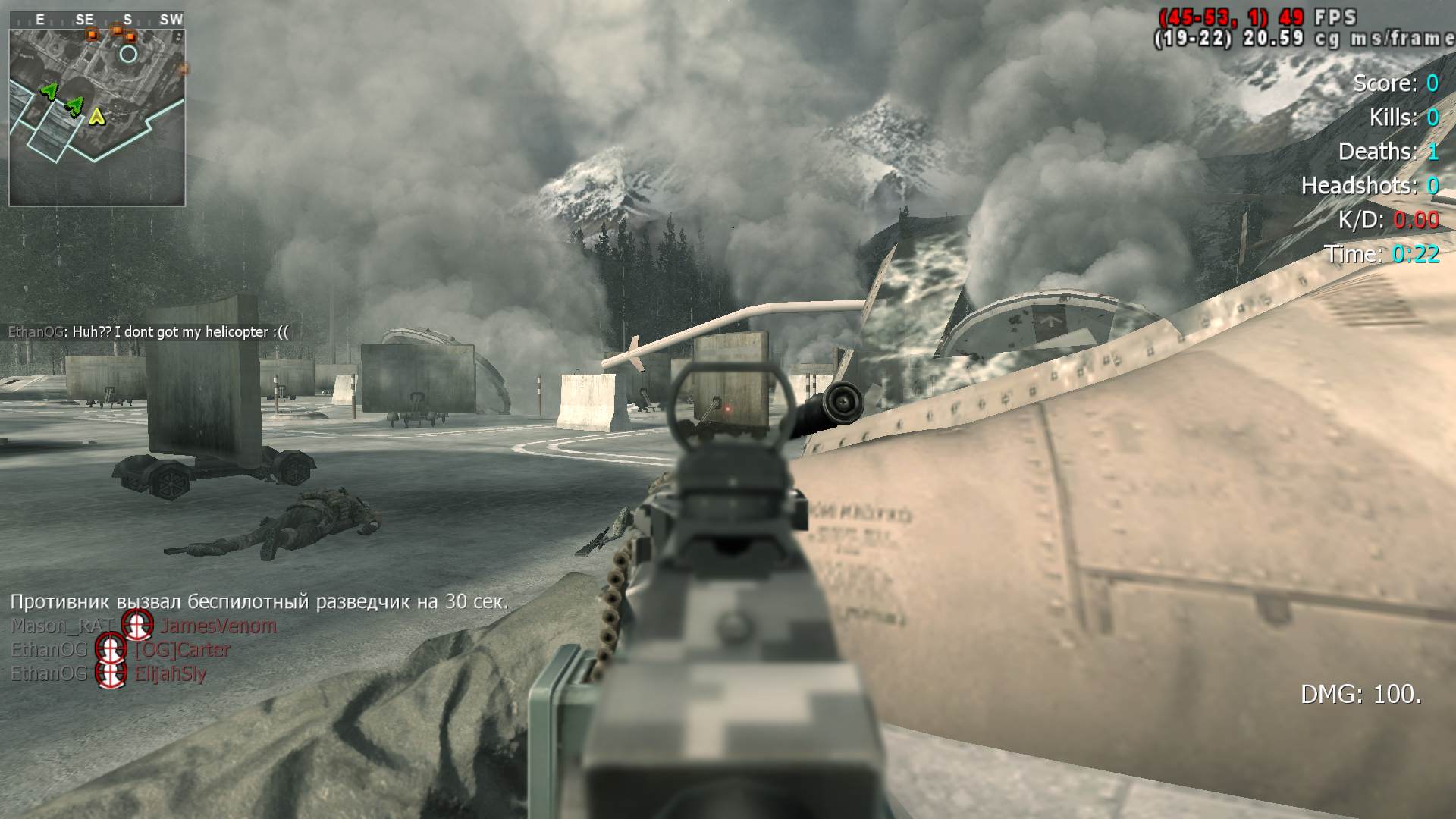Image resolution: width=1456 pixels, height=819 pixels.
Task: Select [OG]Carter in the kill feed
Action: pyautogui.click(x=182, y=650)
